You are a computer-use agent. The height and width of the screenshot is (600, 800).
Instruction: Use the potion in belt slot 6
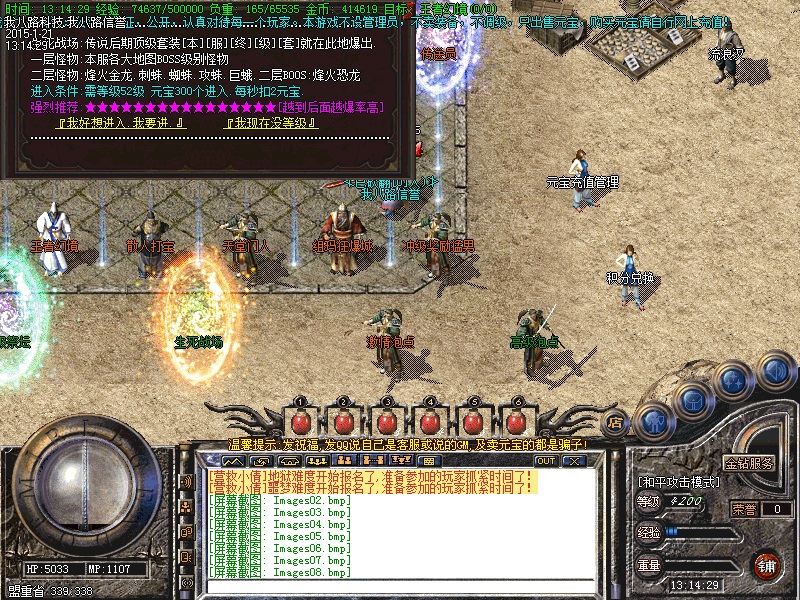coord(517,419)
